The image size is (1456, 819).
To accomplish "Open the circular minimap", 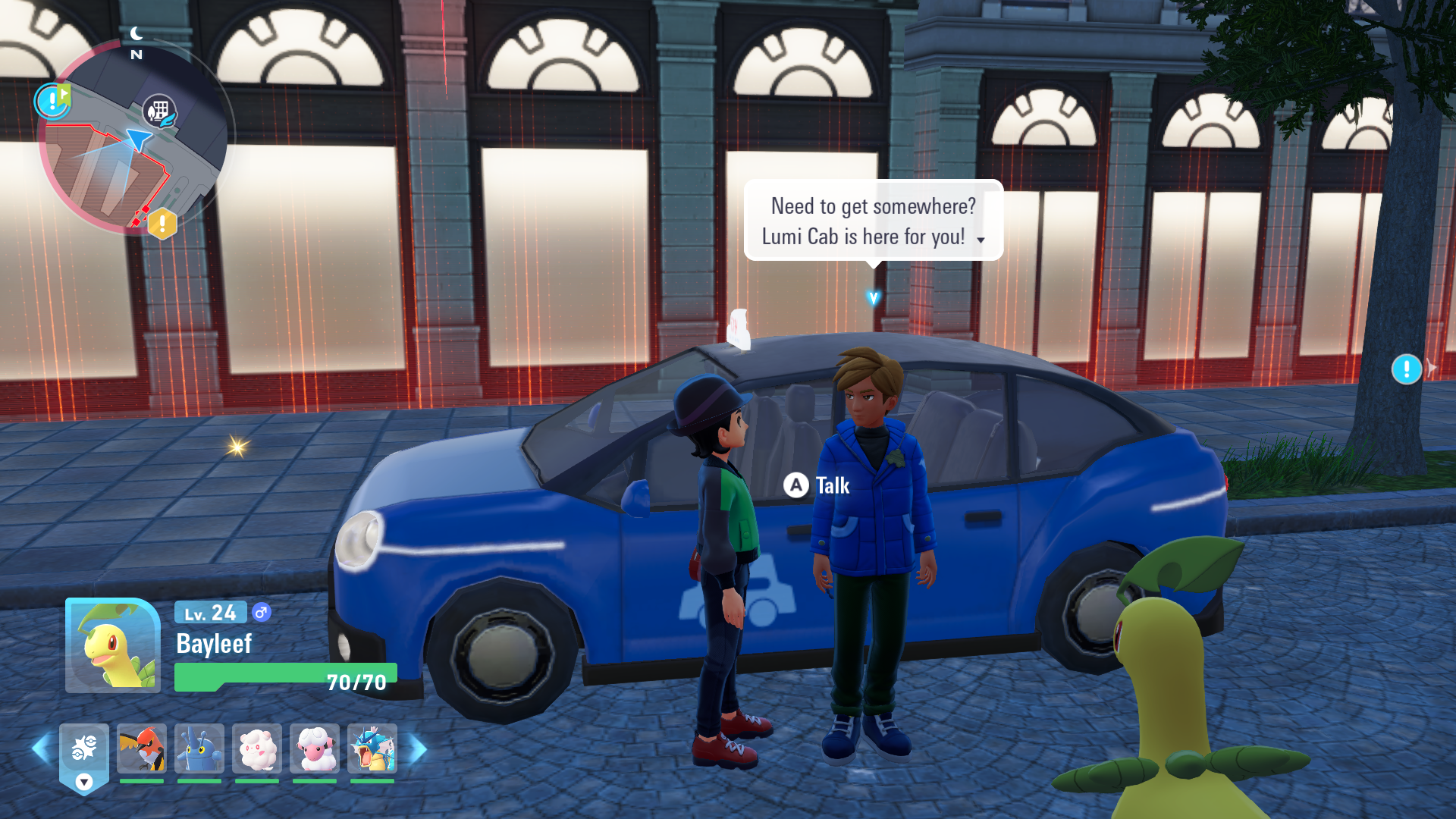I will (135, 138).
